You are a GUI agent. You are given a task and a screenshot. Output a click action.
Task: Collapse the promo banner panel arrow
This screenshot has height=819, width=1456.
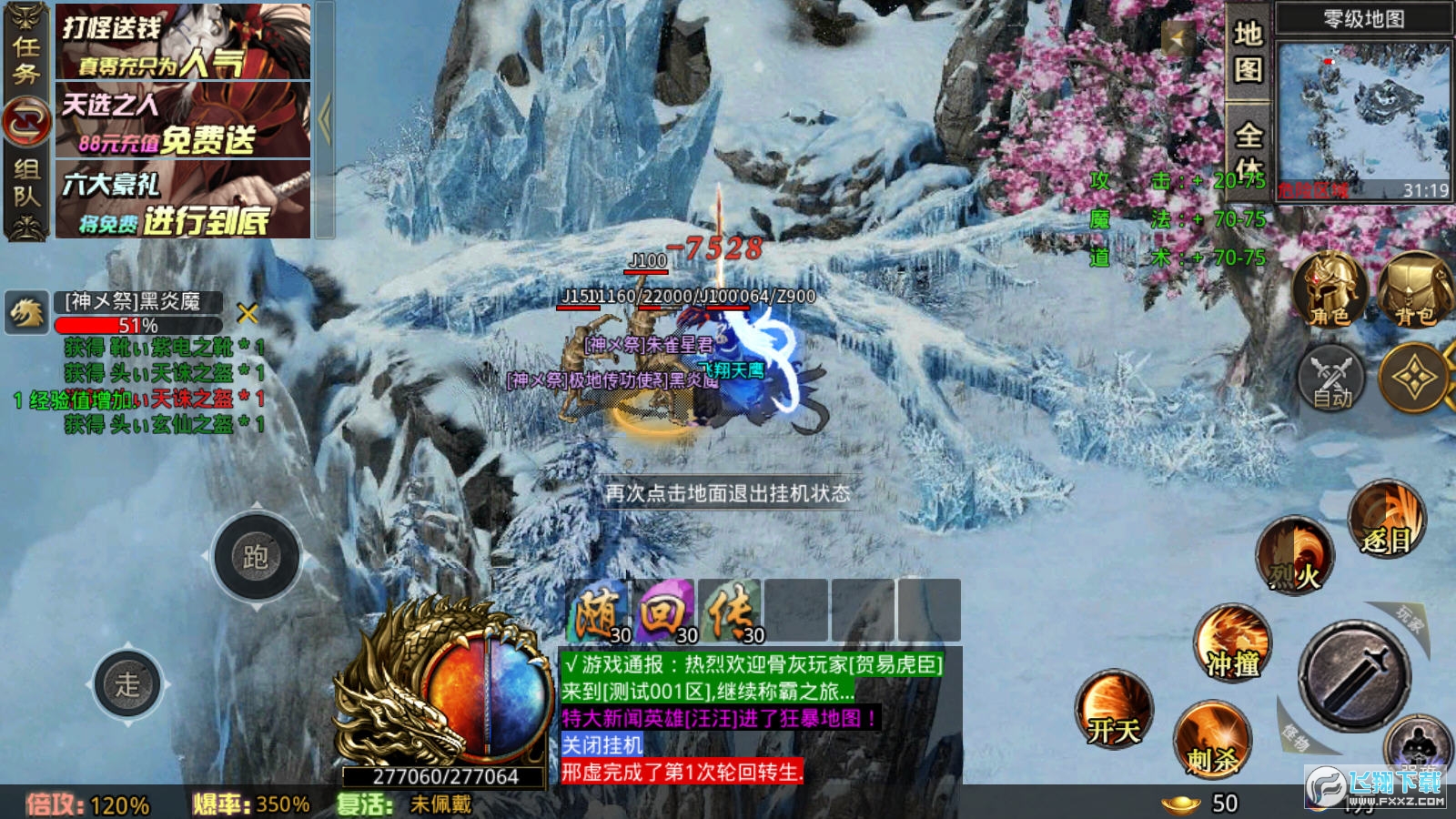click(x=325, y=118)
